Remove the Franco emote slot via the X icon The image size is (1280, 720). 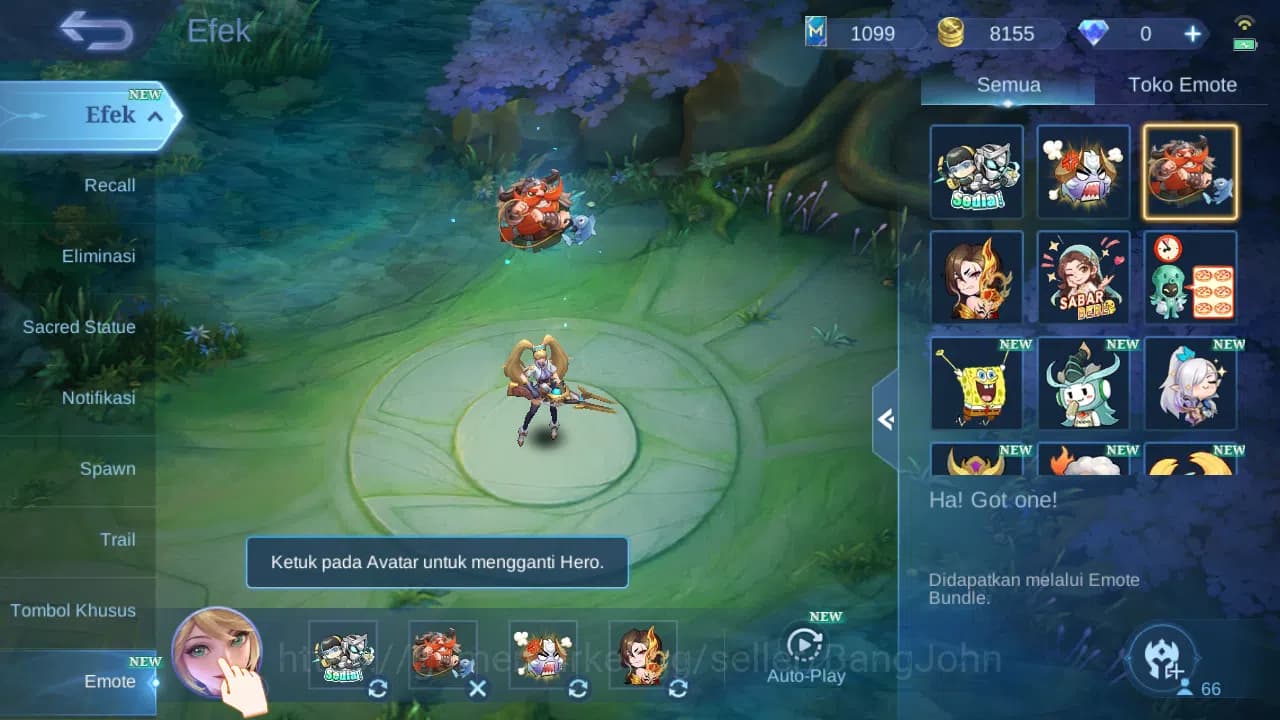click(478, 689)
